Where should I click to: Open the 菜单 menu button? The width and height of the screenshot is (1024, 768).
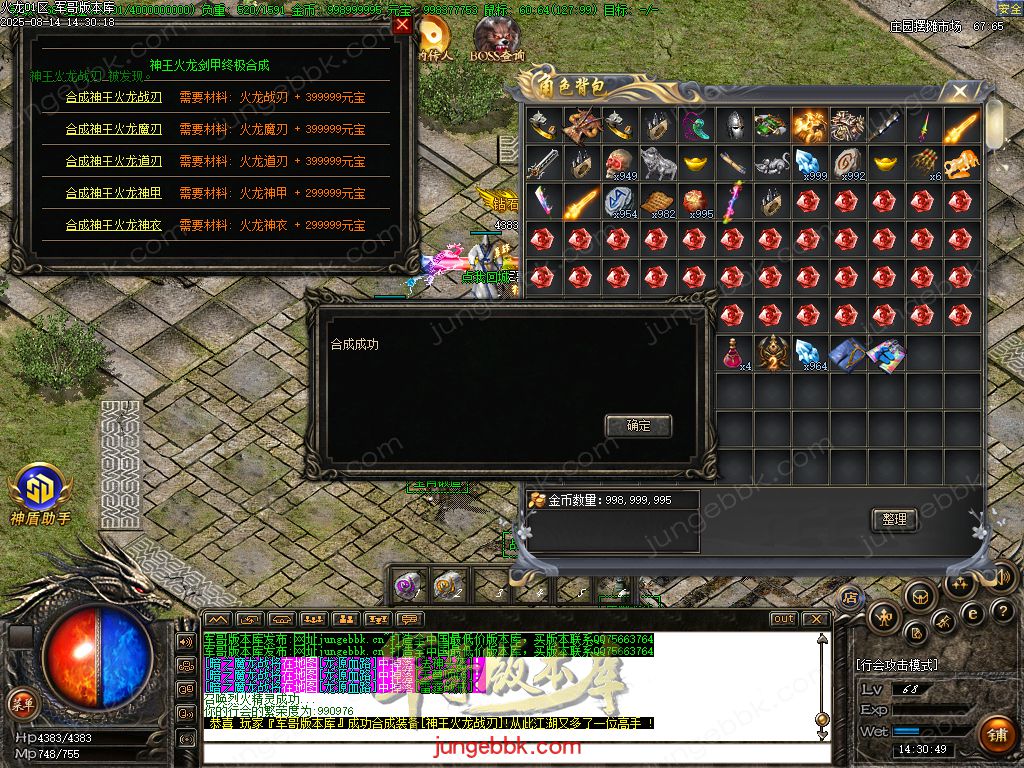21,703
